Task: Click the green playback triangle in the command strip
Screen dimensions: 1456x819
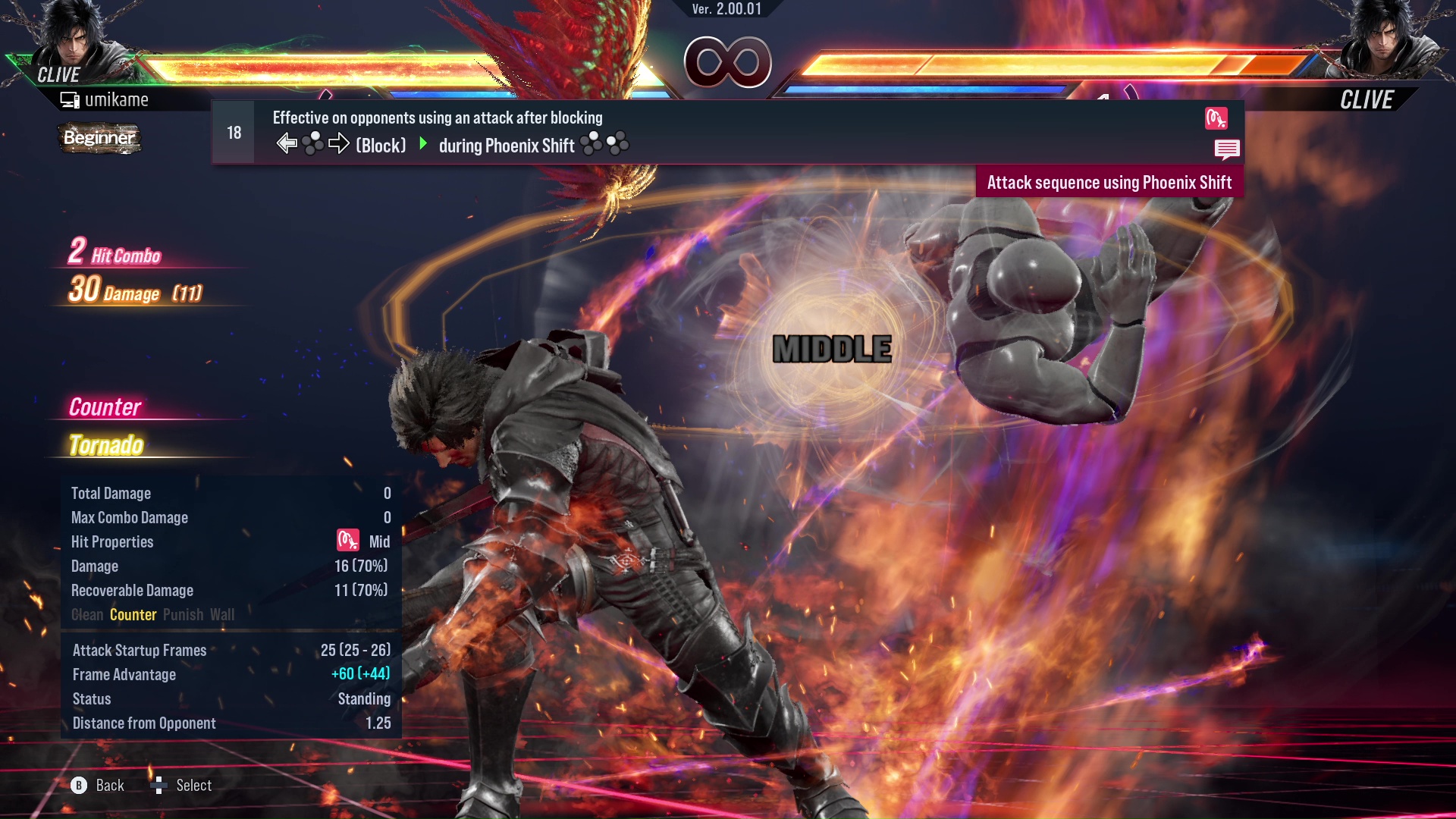Action: click(422, 145)
